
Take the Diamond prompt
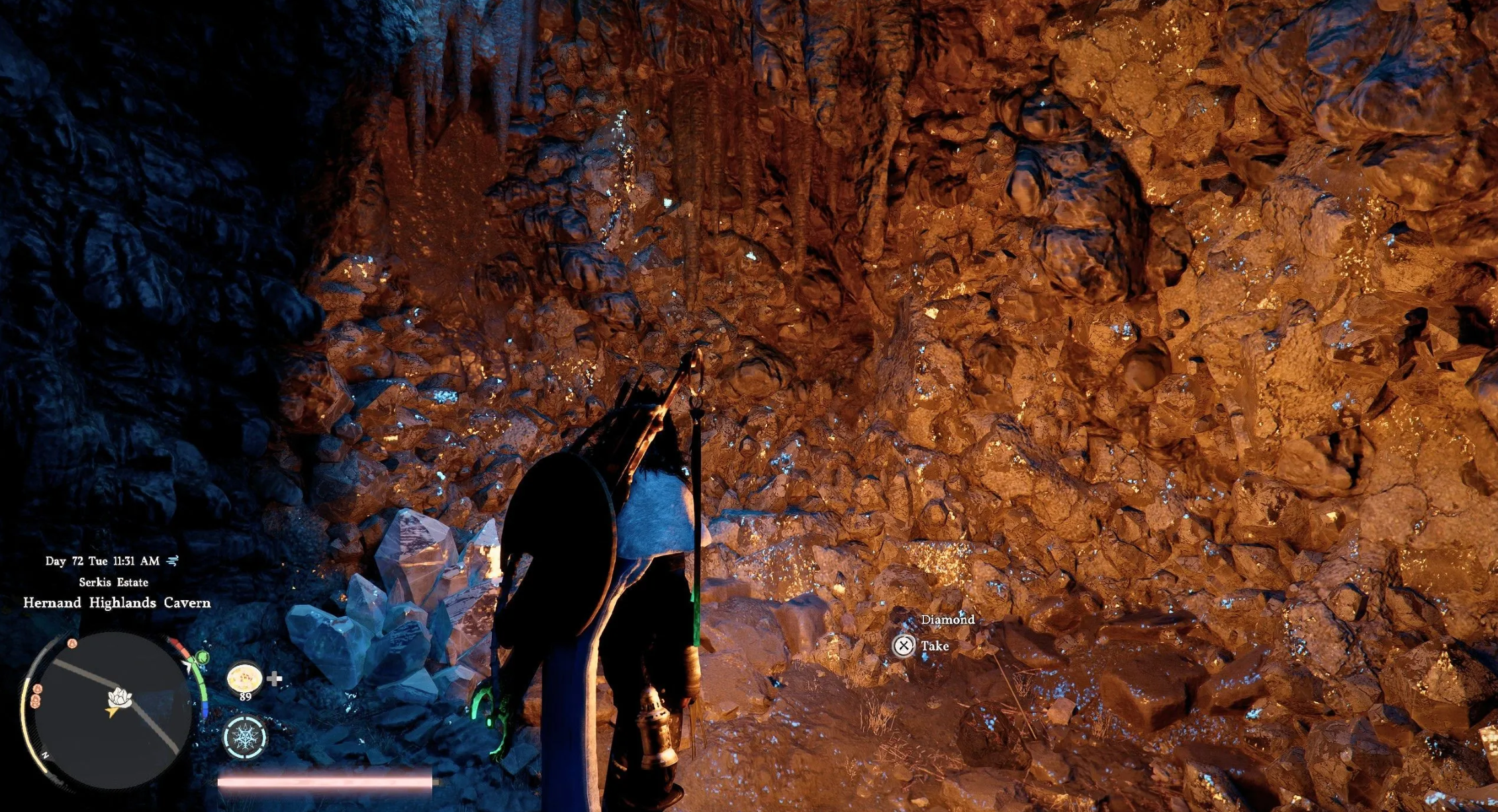coord(904,645)
